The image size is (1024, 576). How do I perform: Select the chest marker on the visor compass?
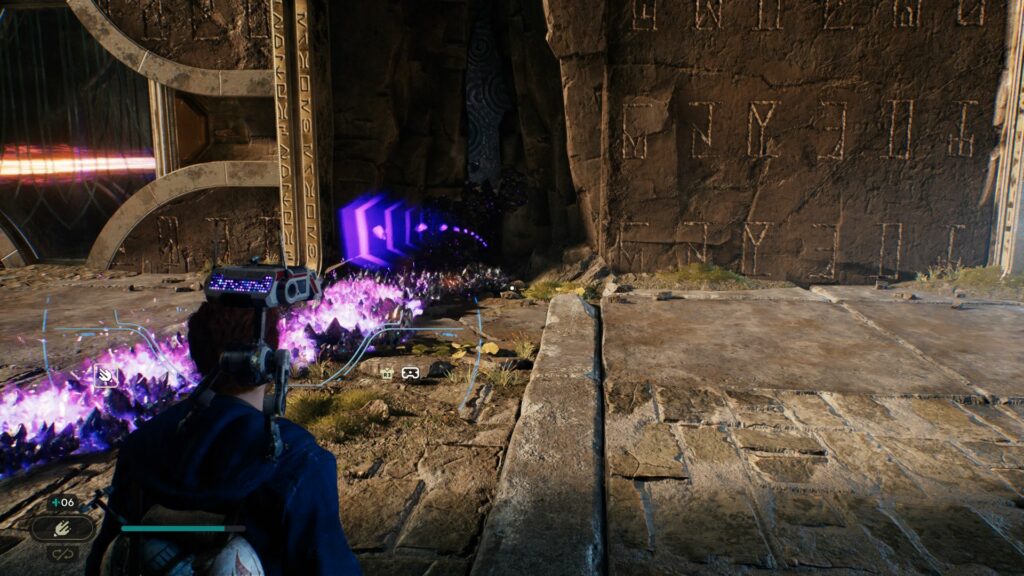(387, 373)
